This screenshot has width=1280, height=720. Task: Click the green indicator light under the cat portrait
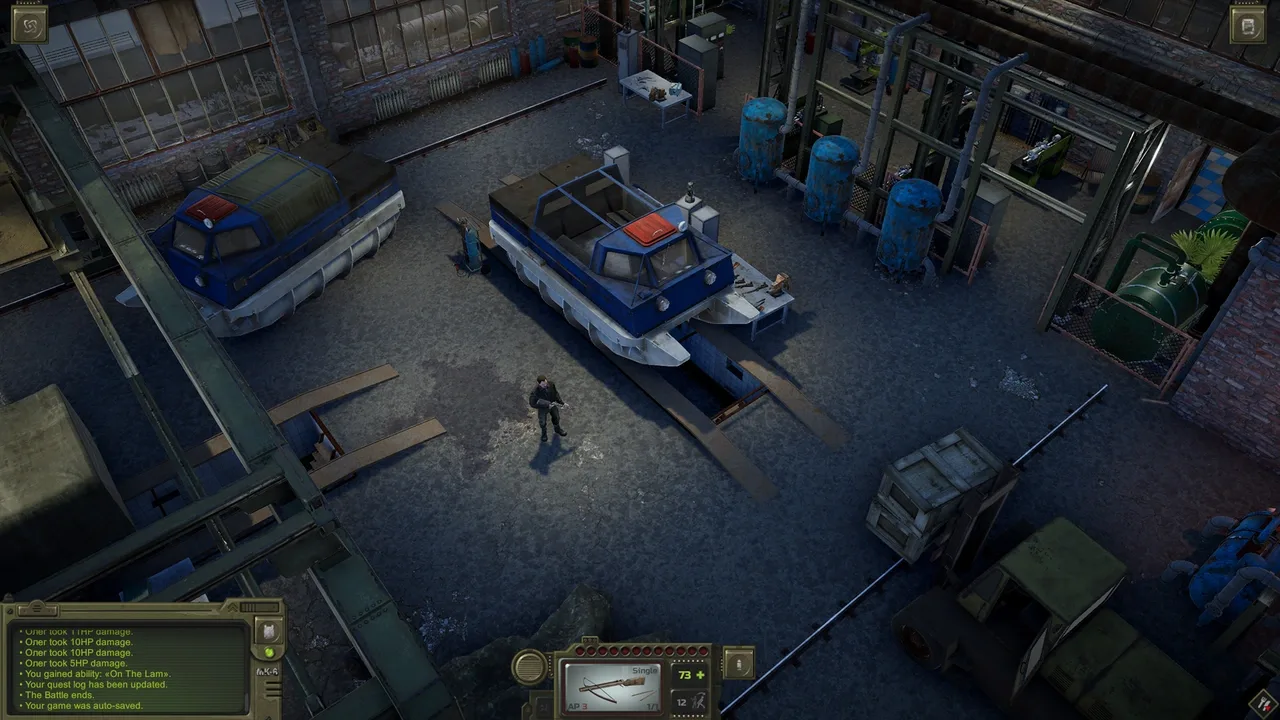[x=270, y=652]
